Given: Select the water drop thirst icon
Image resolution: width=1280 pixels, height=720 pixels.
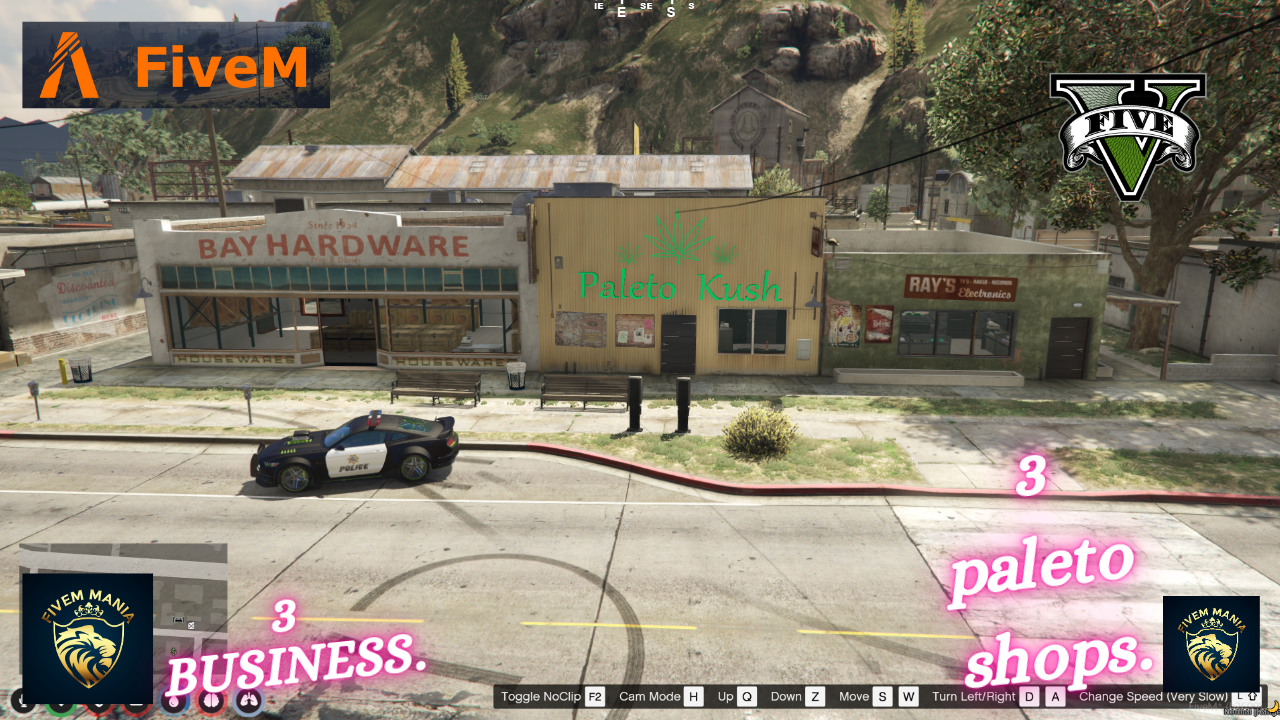Looking at the screenshot, I should [172, 703].
